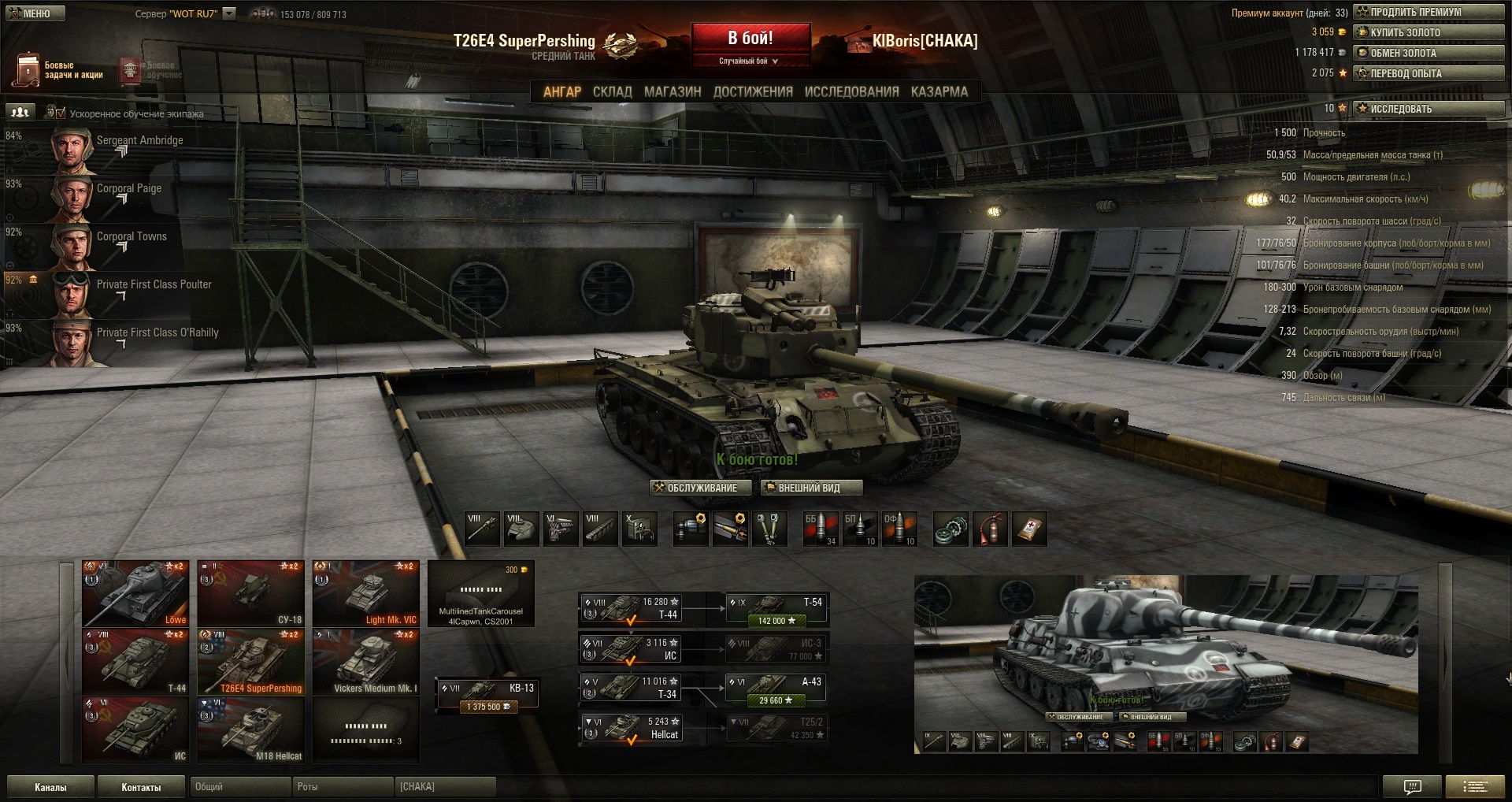Open the Контакты button
Viewport: 1512px width, 802px height.
pos(141,787)
